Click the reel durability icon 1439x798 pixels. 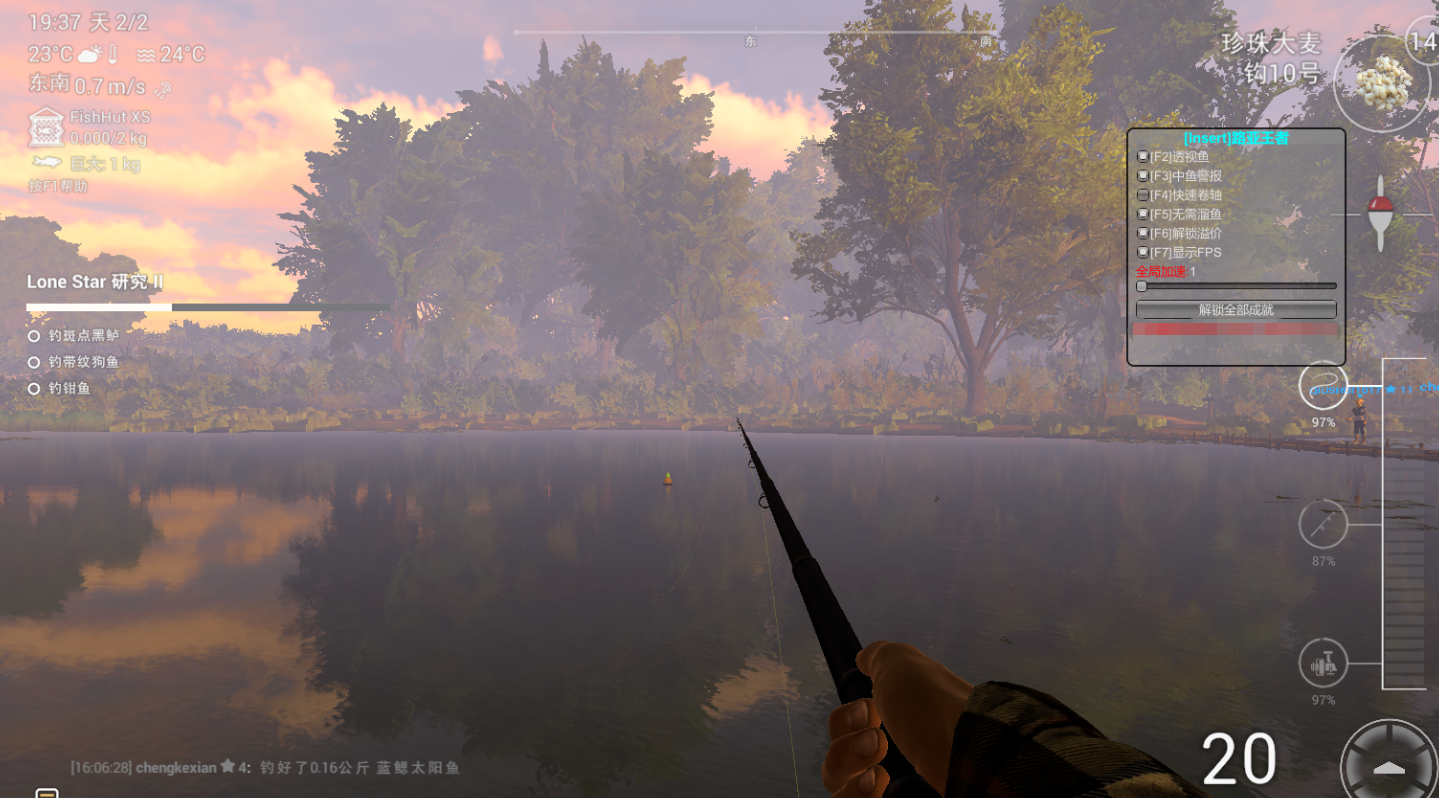(1323, 663)
